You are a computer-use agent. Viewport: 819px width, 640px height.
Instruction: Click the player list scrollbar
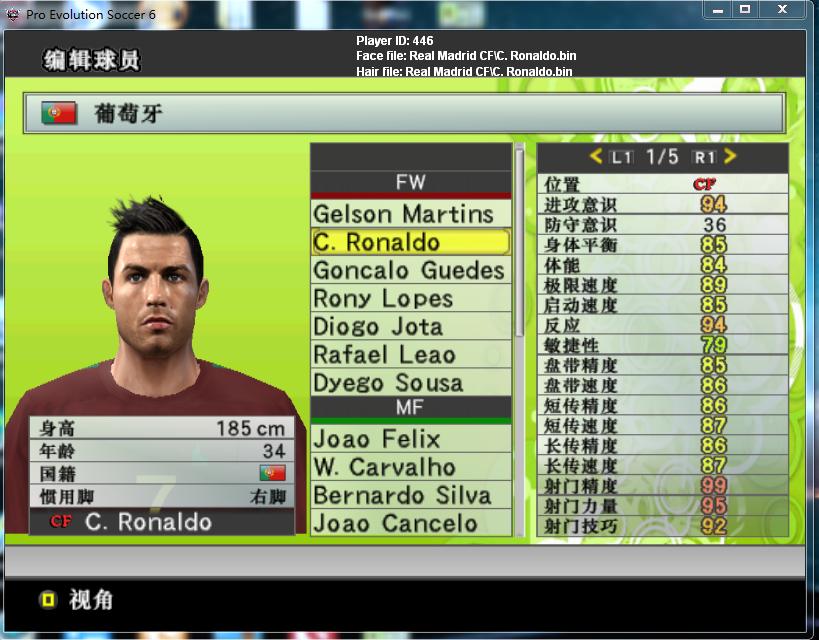pyautogui.click(x=519, y=240)
